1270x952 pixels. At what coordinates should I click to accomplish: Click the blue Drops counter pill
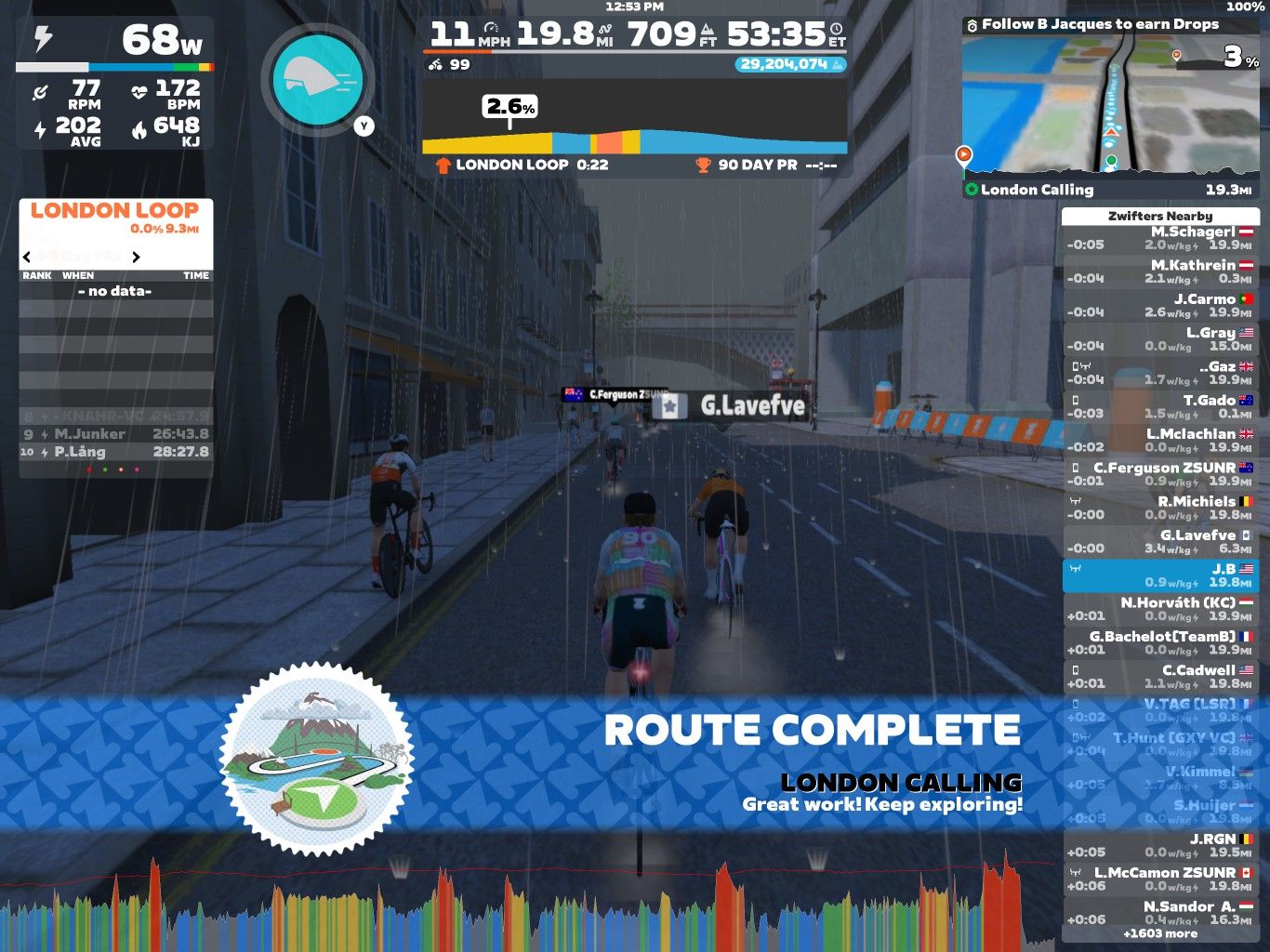point(790,65)
